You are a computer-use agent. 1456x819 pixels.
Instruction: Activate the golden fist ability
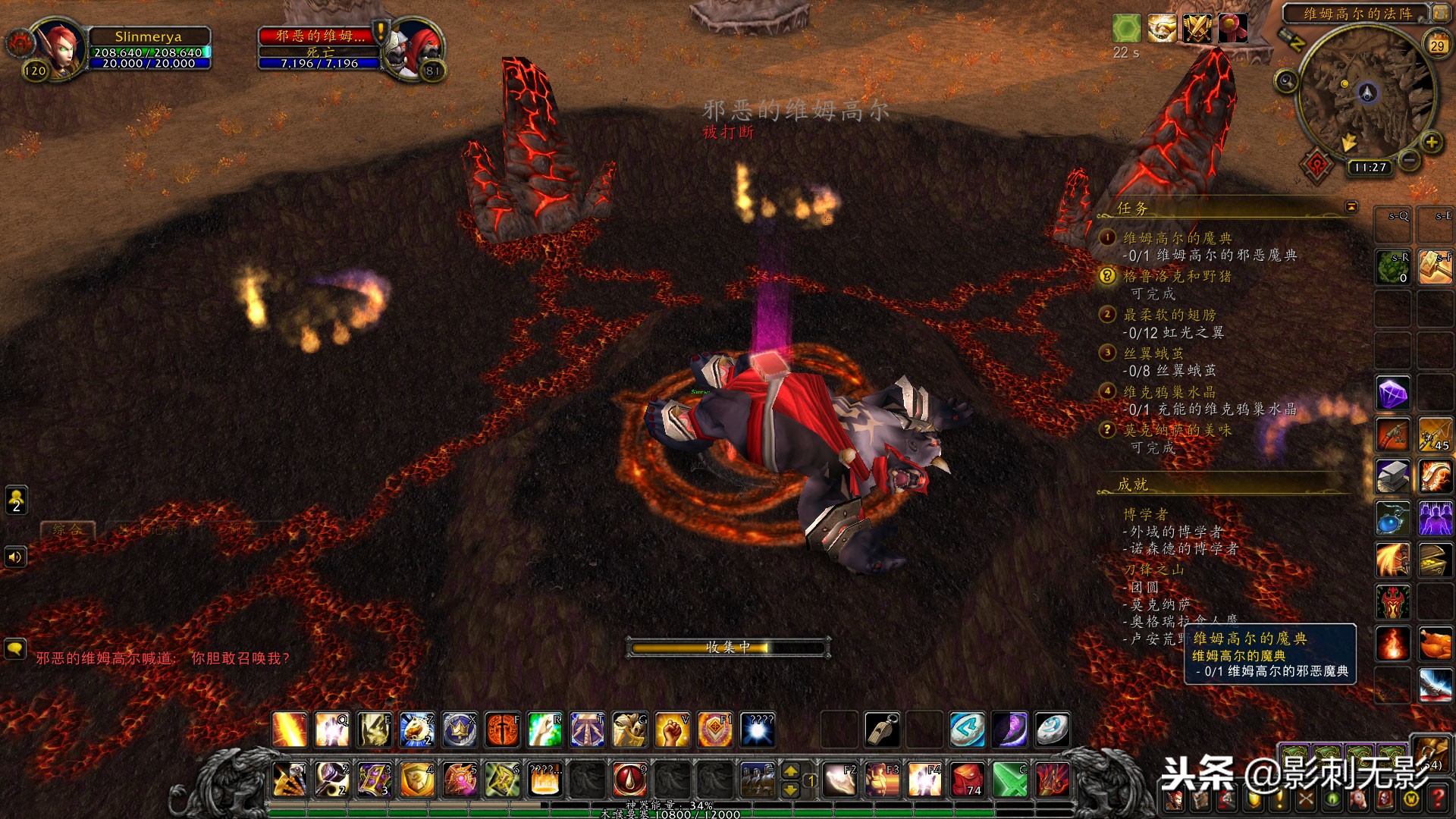point(672,730)
